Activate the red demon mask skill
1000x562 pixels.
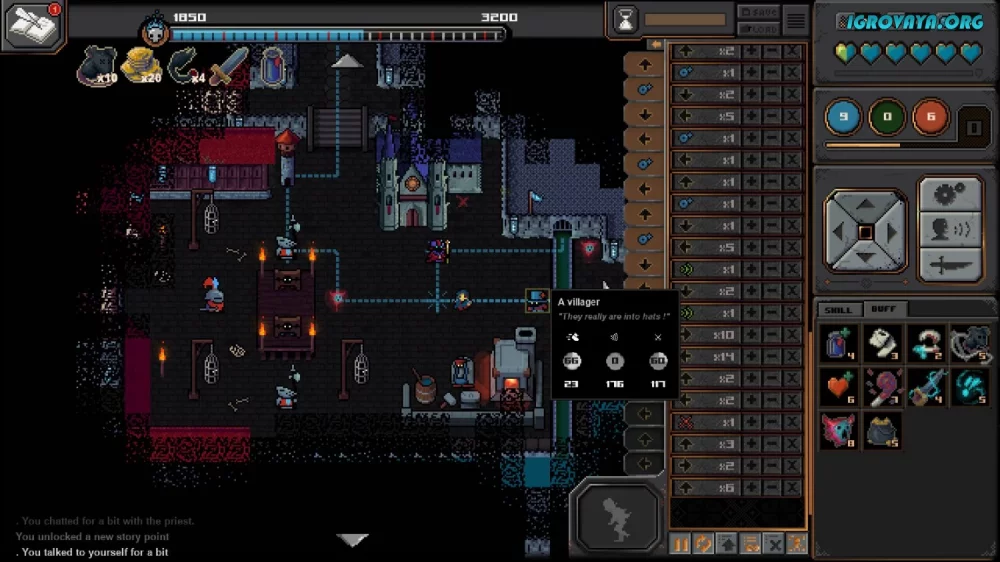[x=841, y=431]
